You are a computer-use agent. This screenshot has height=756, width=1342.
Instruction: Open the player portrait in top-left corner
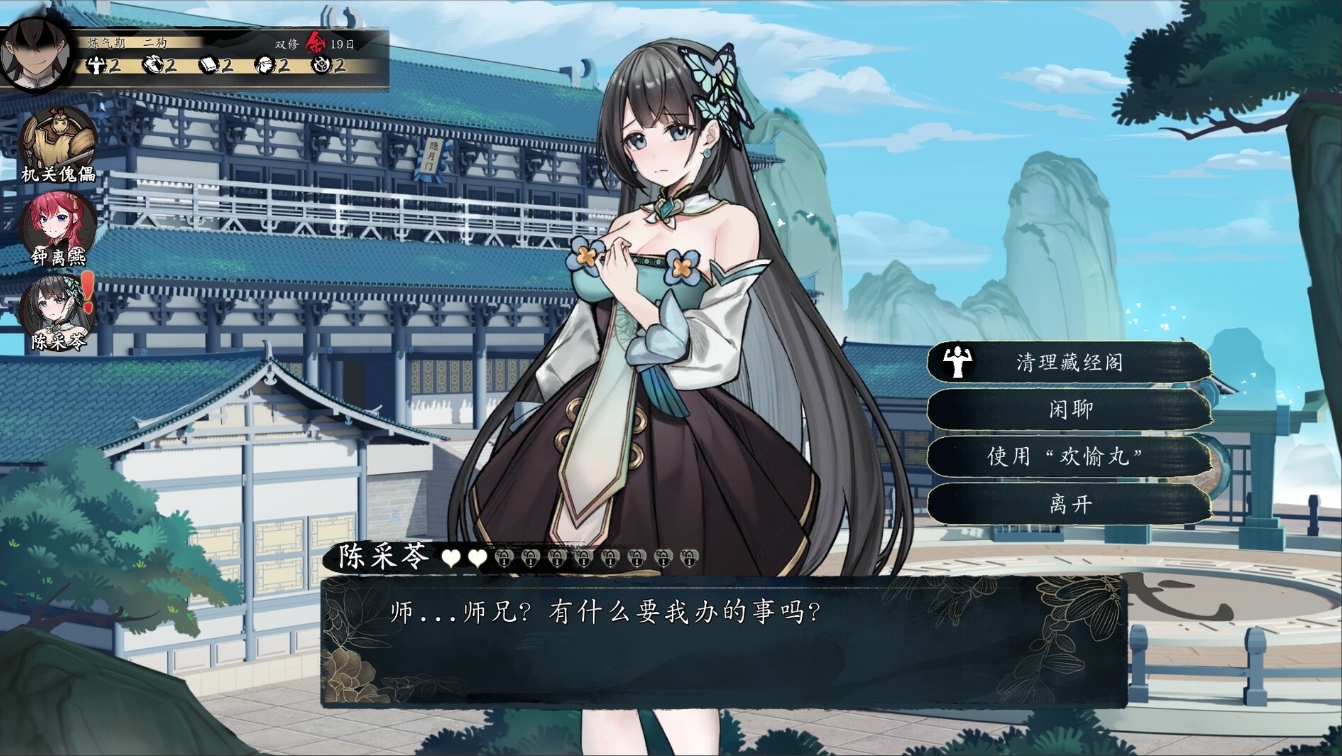click(x=35, y=55)
